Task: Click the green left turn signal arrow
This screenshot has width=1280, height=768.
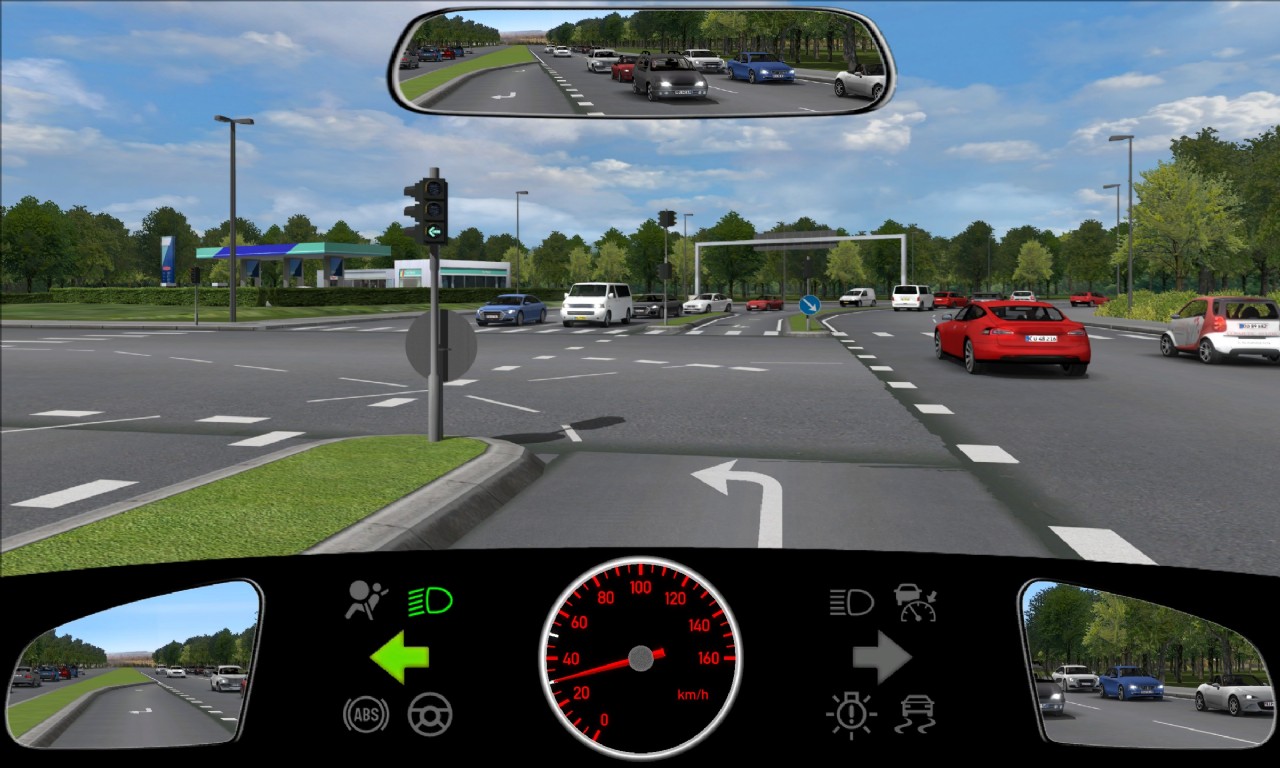Action: 400,657
